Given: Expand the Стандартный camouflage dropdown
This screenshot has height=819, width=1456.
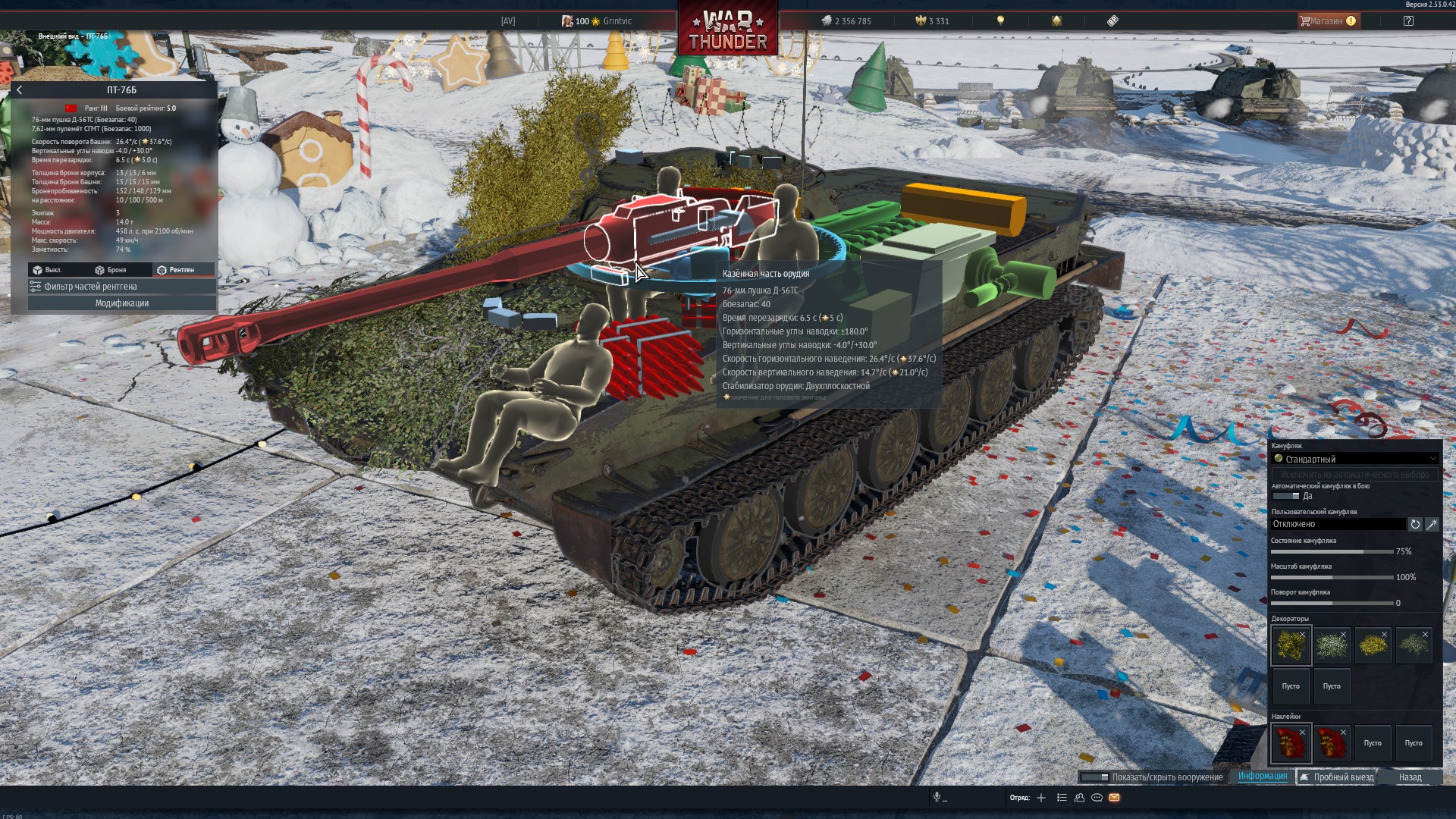Looking at the screenshot, I should [x=1354, y=459].
